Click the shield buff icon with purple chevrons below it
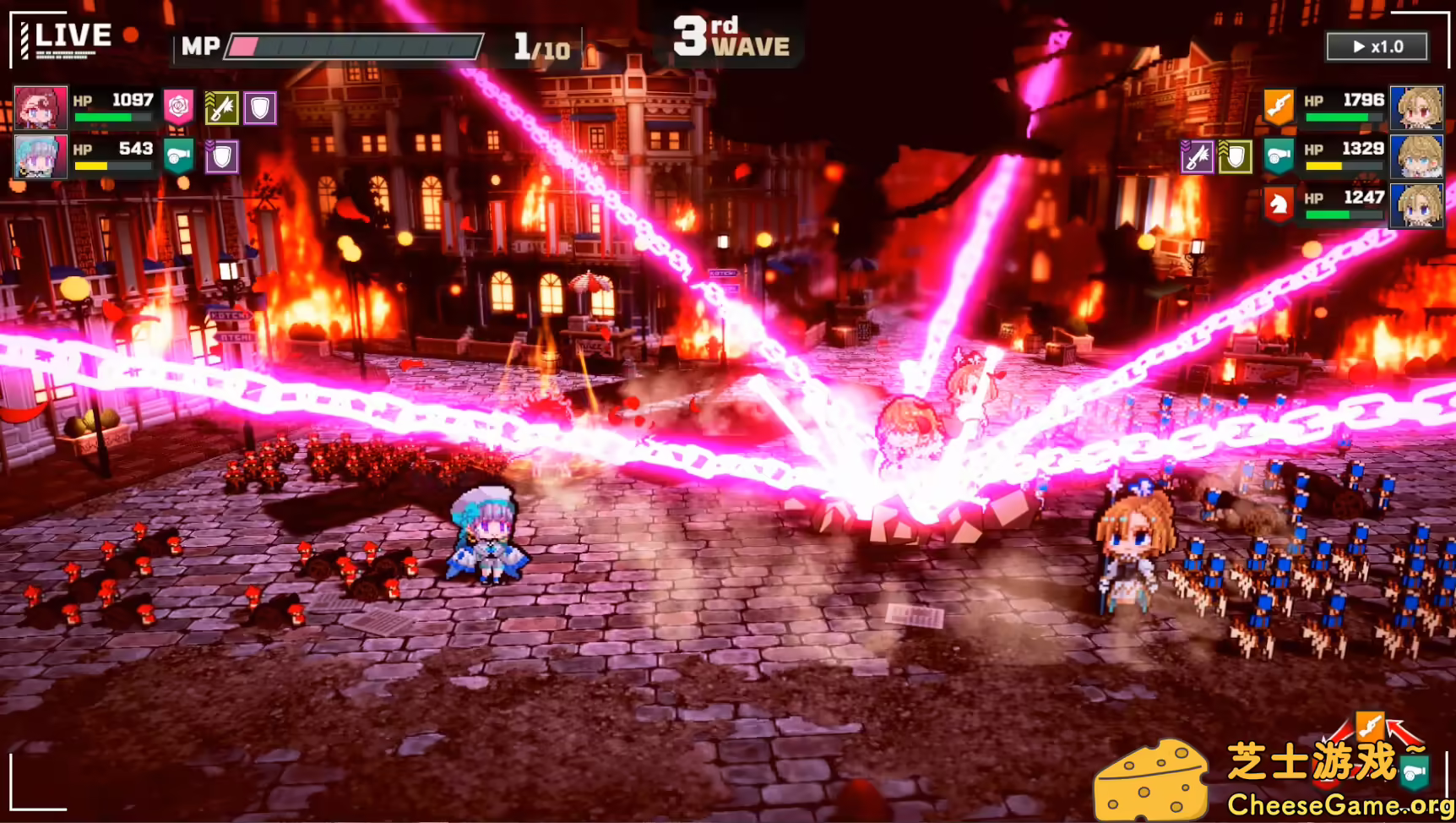 224,158
